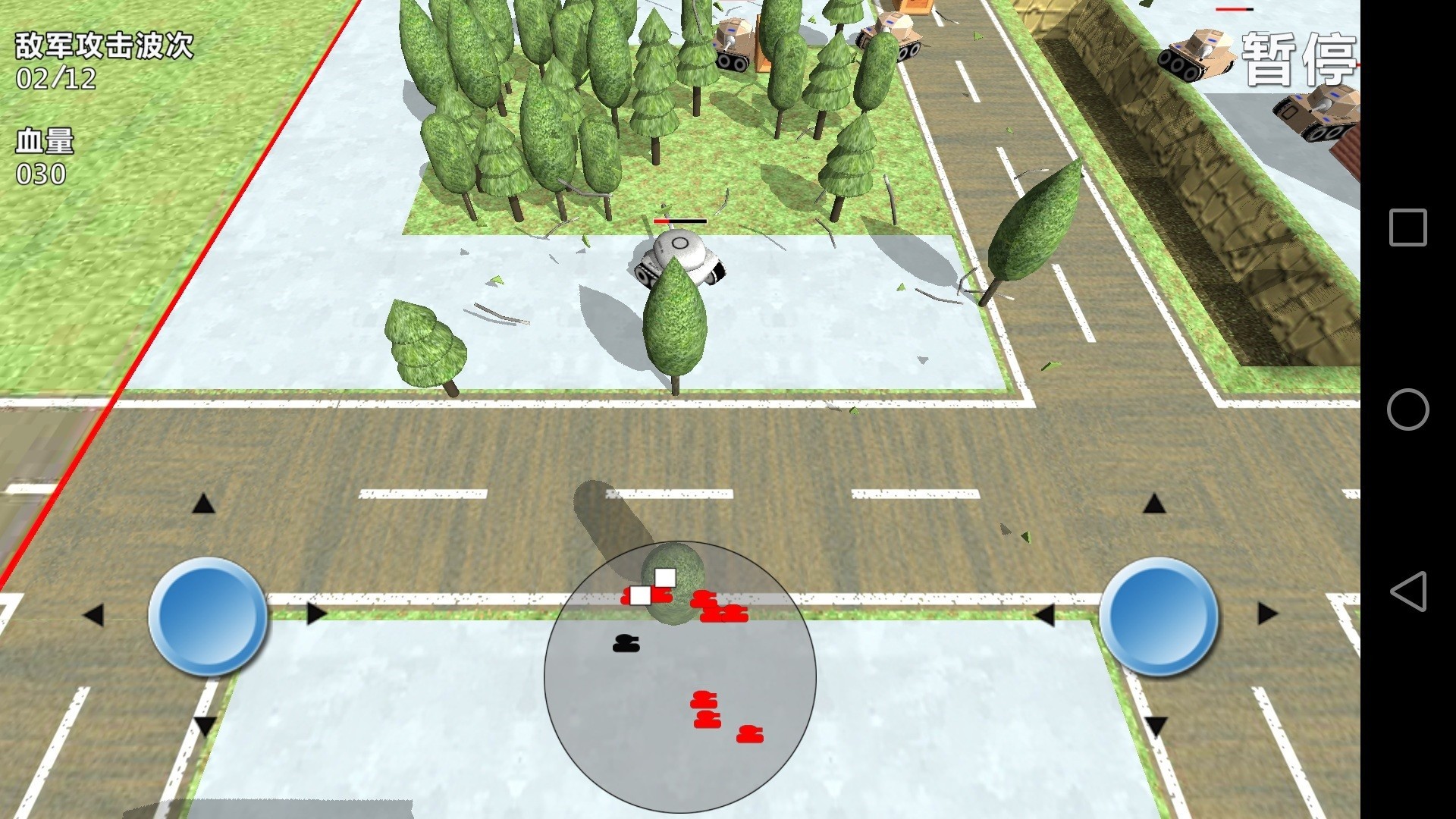The width and height of the screenshot is (1456, 819).
Task: Tap the left blue joystick knob
Action: [x=208, y=616]
